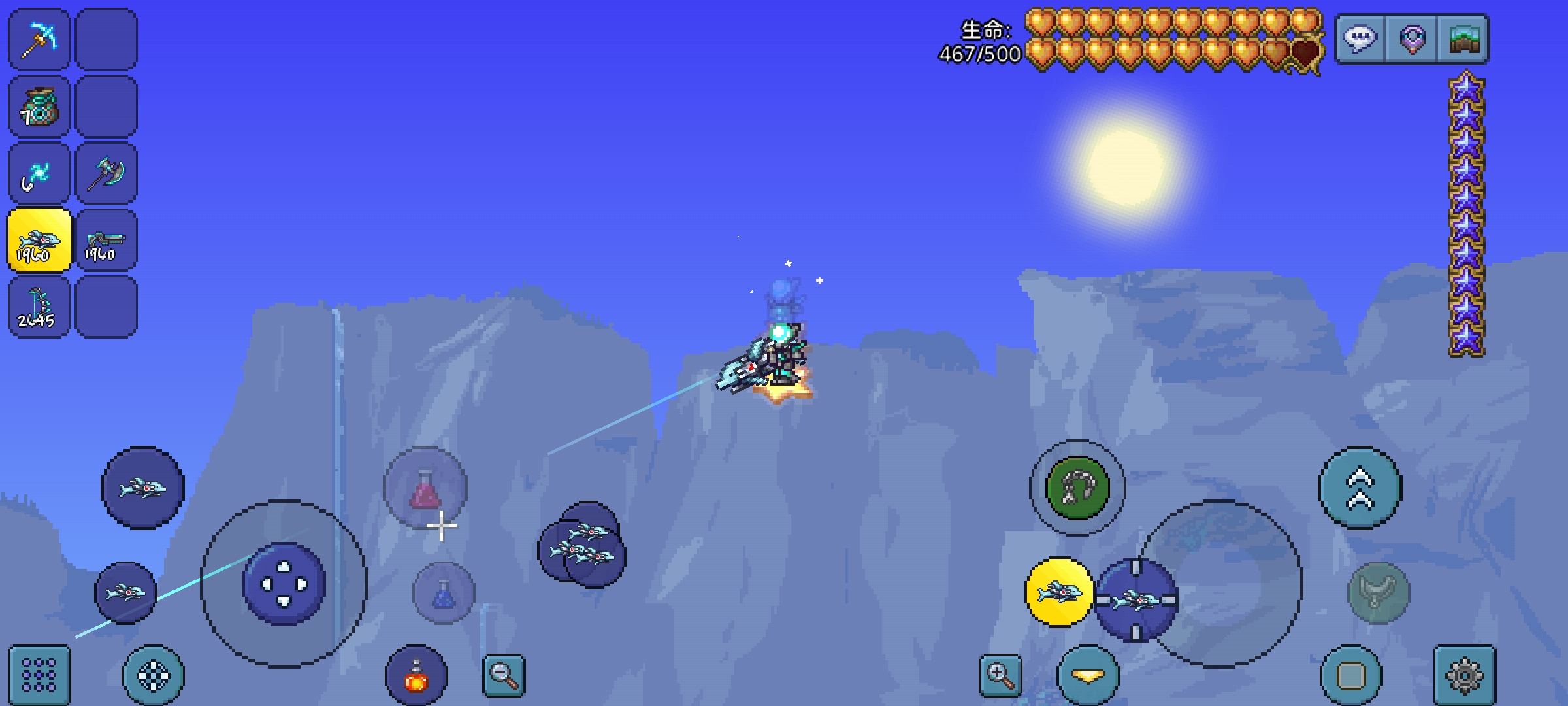Zoom in with the plus magnifier

coord(1000,676)
